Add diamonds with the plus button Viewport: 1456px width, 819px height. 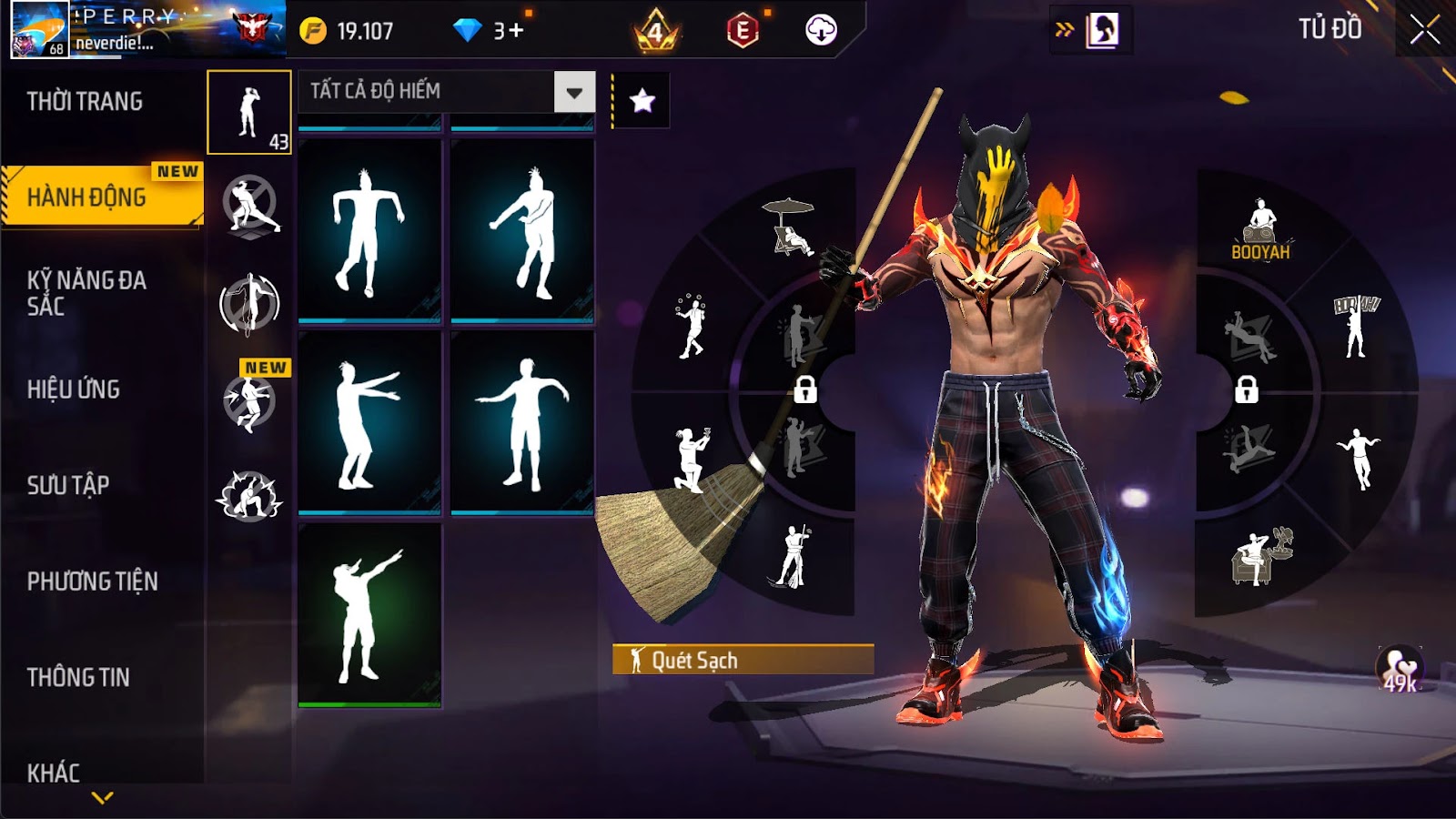tap(516, 31)
